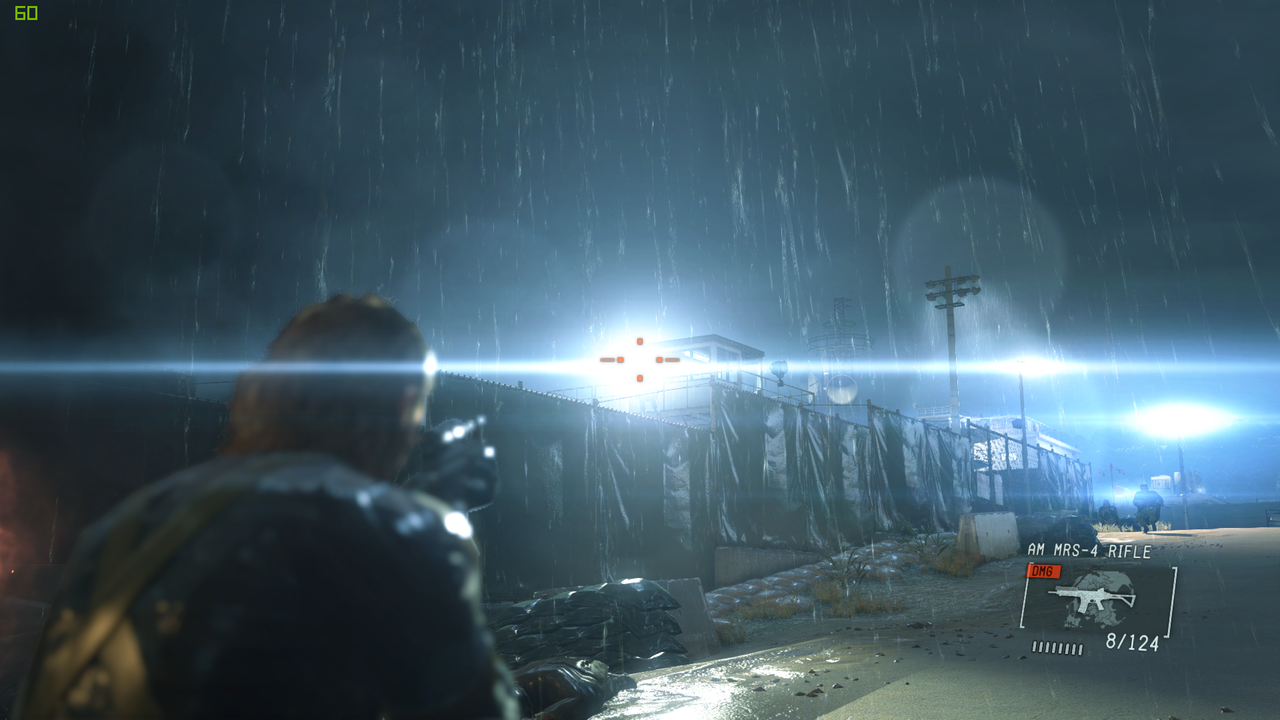Image resolution: width=1280 pixels, height=720 pixels.
Task: Click the AM MRS-4 RIFLE weapon name label
Action: (1089, 549)
